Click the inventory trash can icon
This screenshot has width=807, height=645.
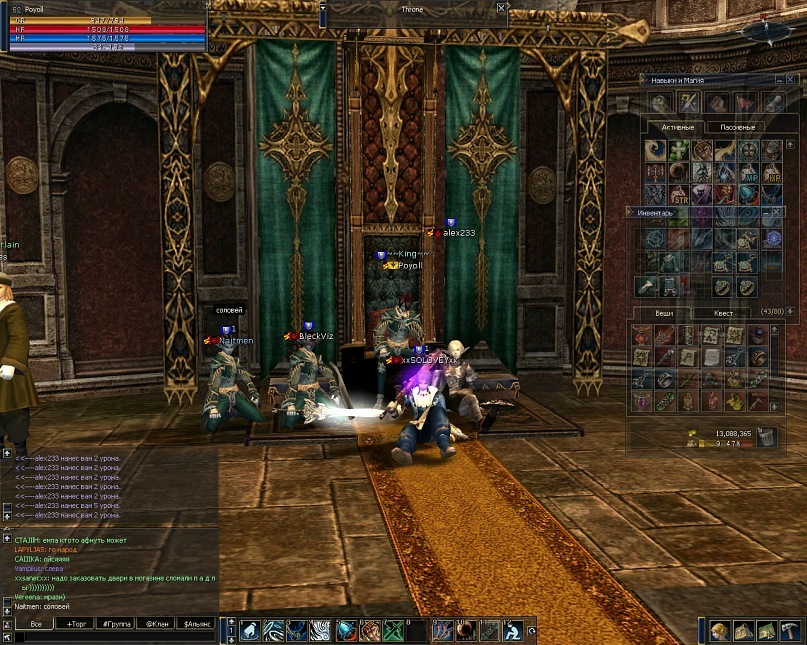[x=765, y=435]
